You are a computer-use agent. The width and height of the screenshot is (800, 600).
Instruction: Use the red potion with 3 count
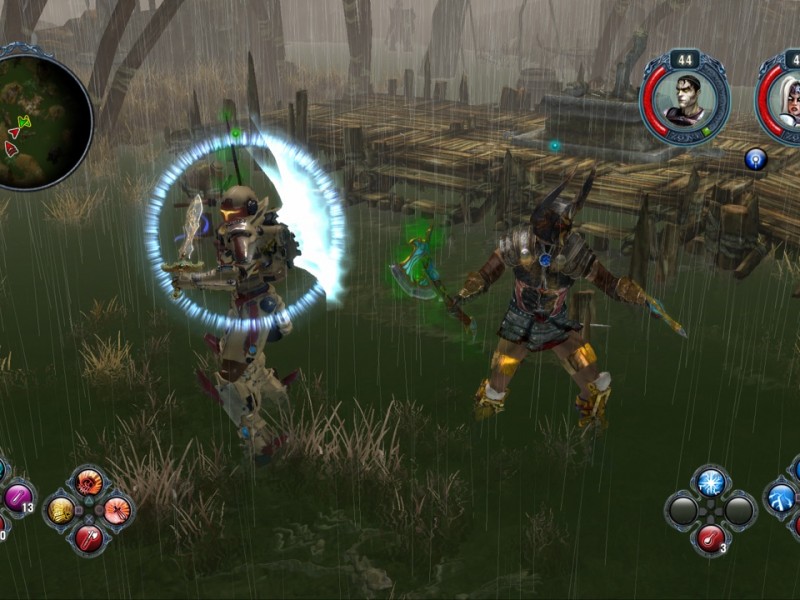[x=711, y=538]
